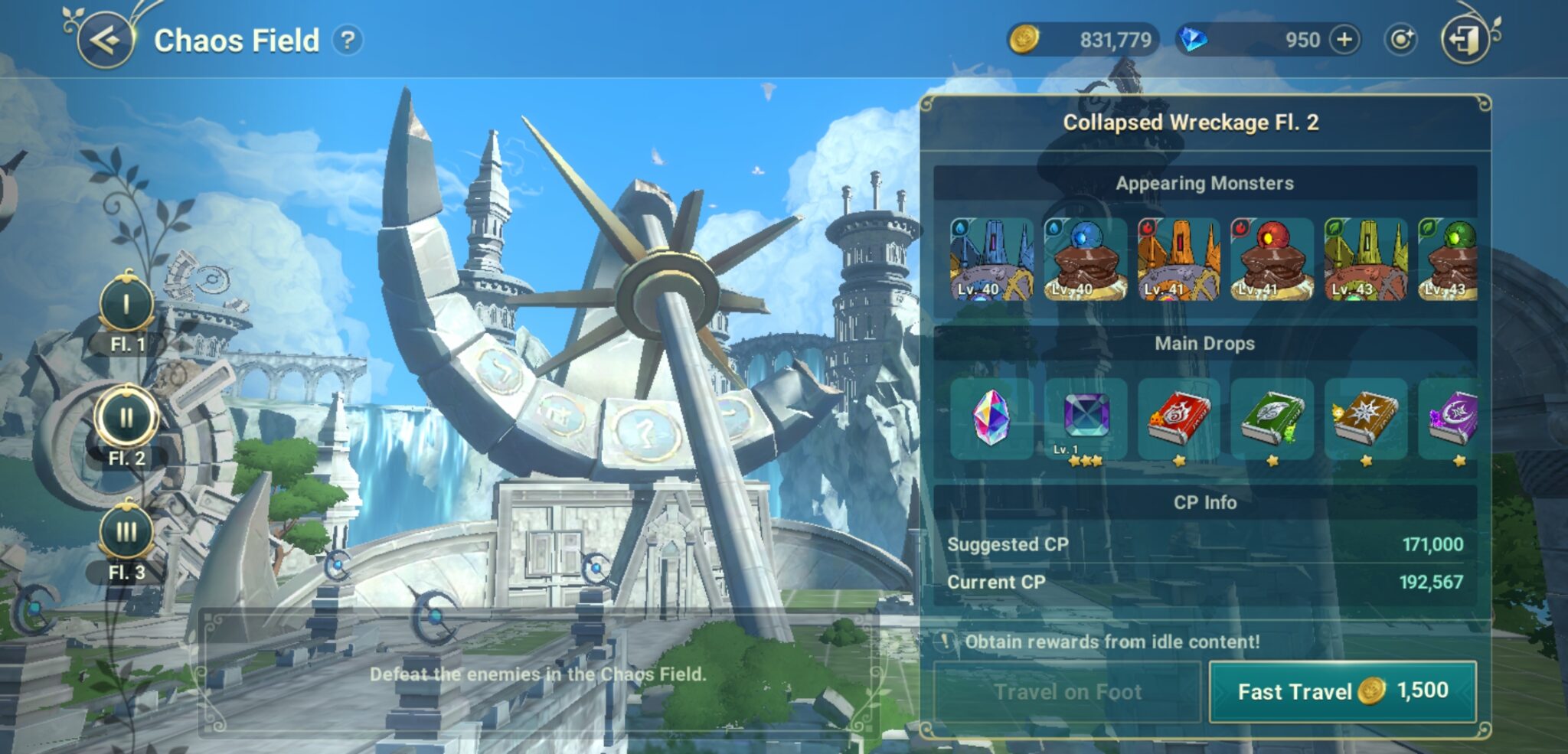Inspect the rainbow crystal drop
Image resolution: width=1568 pixels, height=754 pixels.
pos(991,418)
